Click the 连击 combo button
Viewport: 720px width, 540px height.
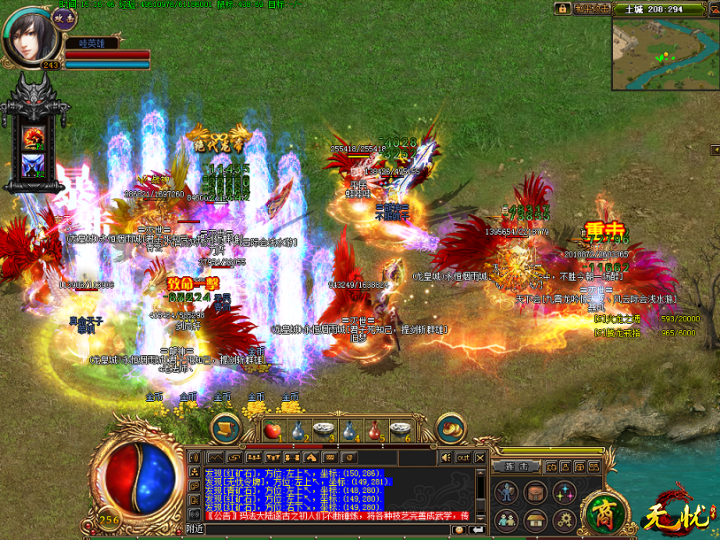tap(516, 466)
